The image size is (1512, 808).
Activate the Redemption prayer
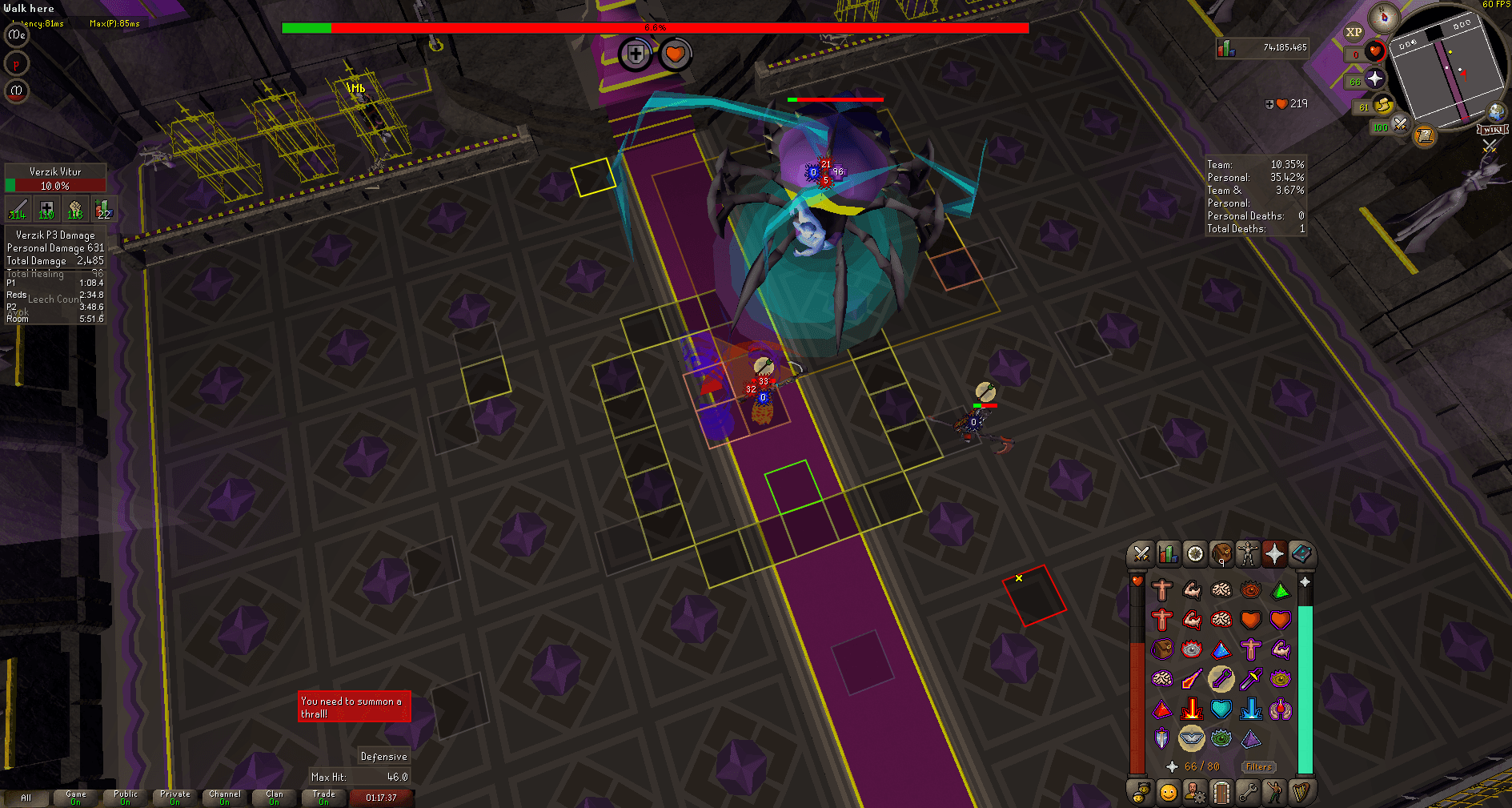(1221, 709)
